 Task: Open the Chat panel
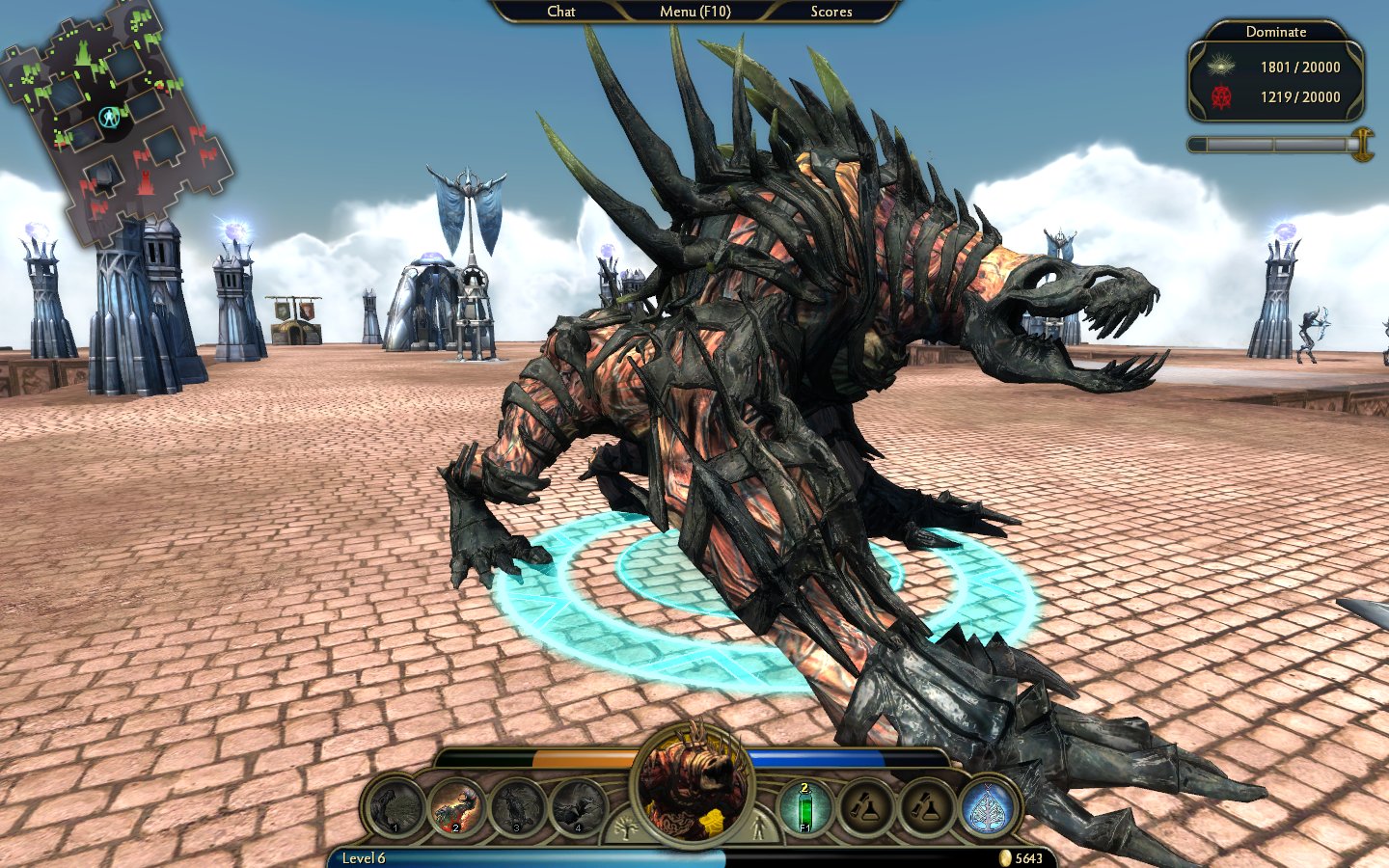pyautogui.click(x=560, y=12)
